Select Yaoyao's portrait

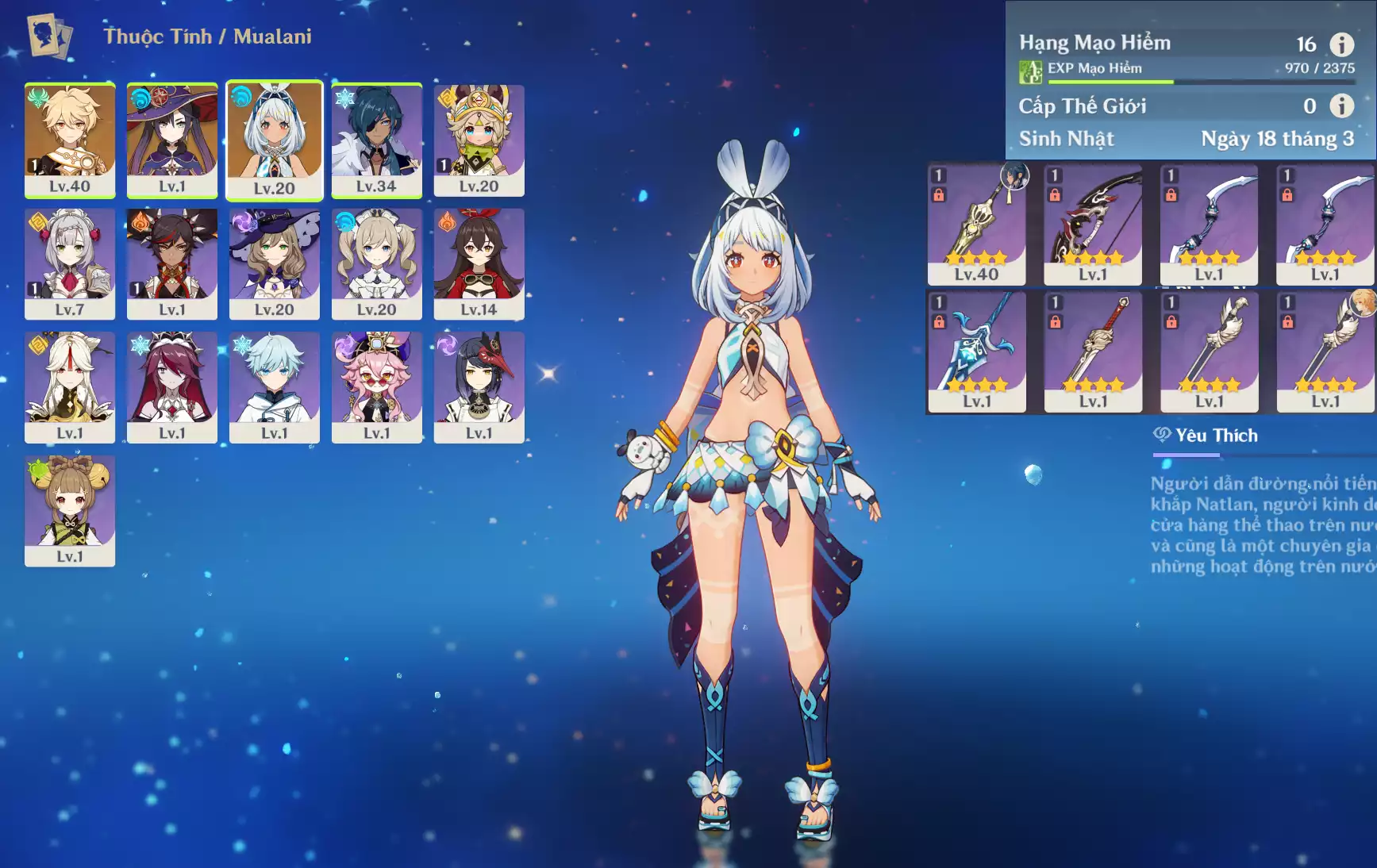pyautogui.click(x=70, y=510)
